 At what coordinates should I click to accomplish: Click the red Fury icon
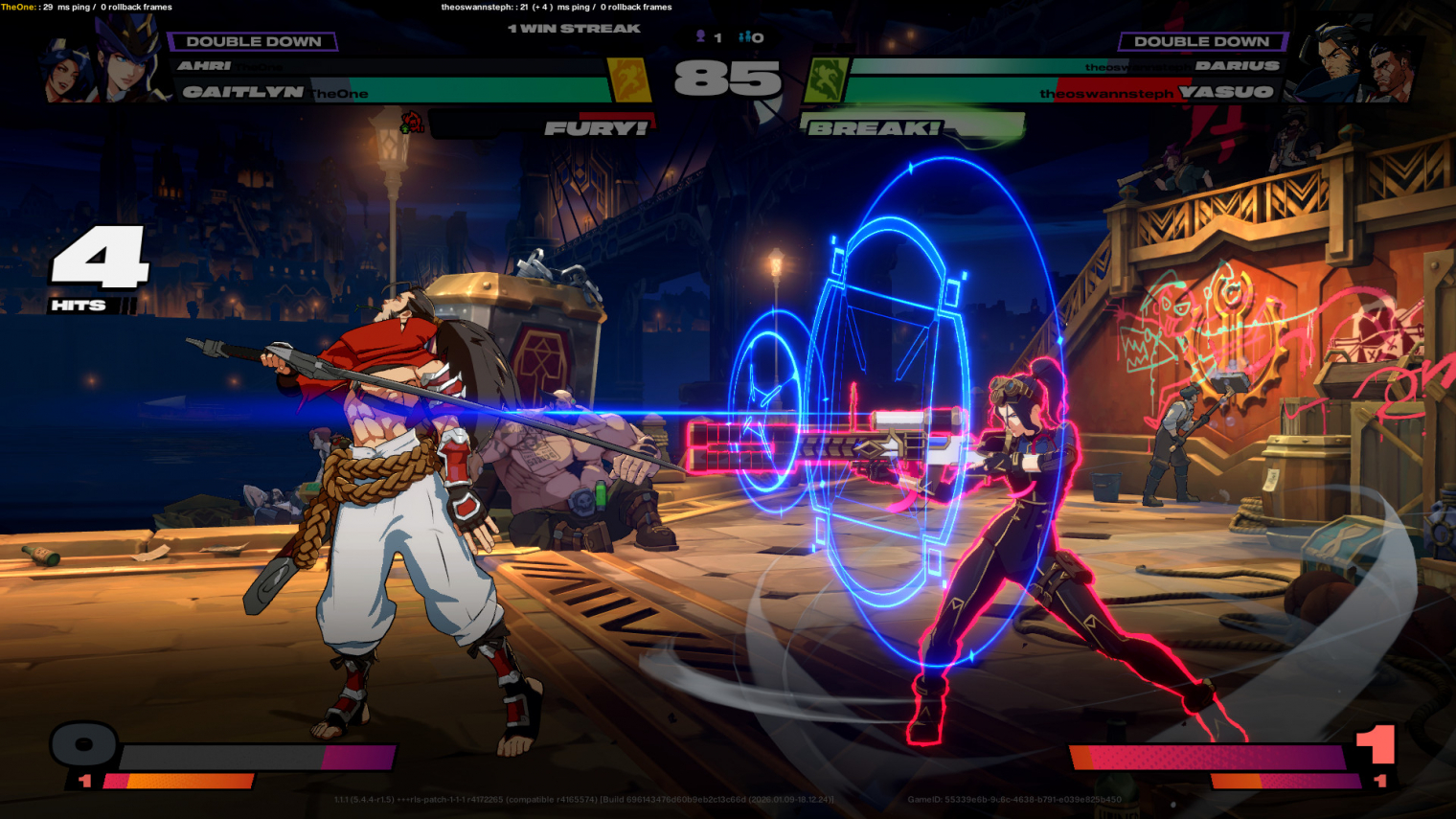412,123
